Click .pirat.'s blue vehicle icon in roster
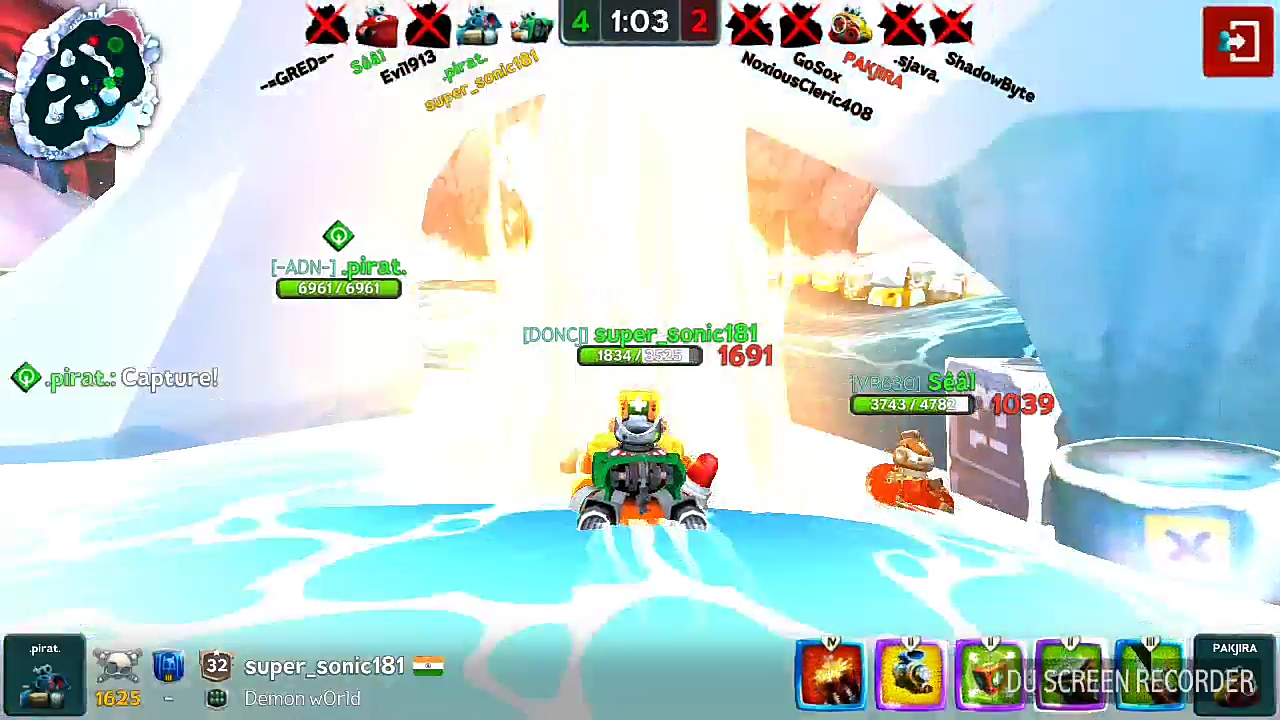 pos(479,26)
